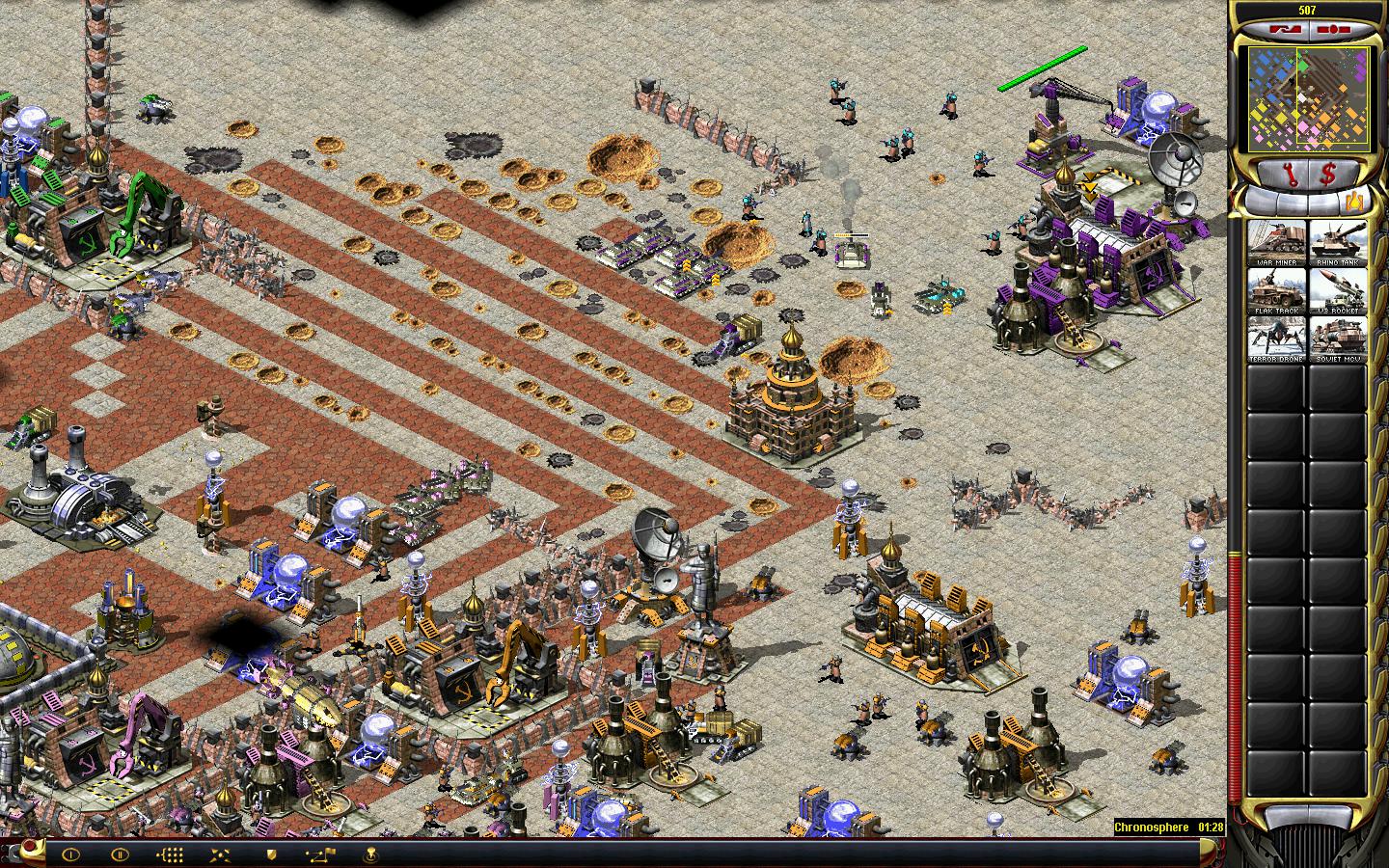Activate the deploy arrows command

tap(220, 854)
